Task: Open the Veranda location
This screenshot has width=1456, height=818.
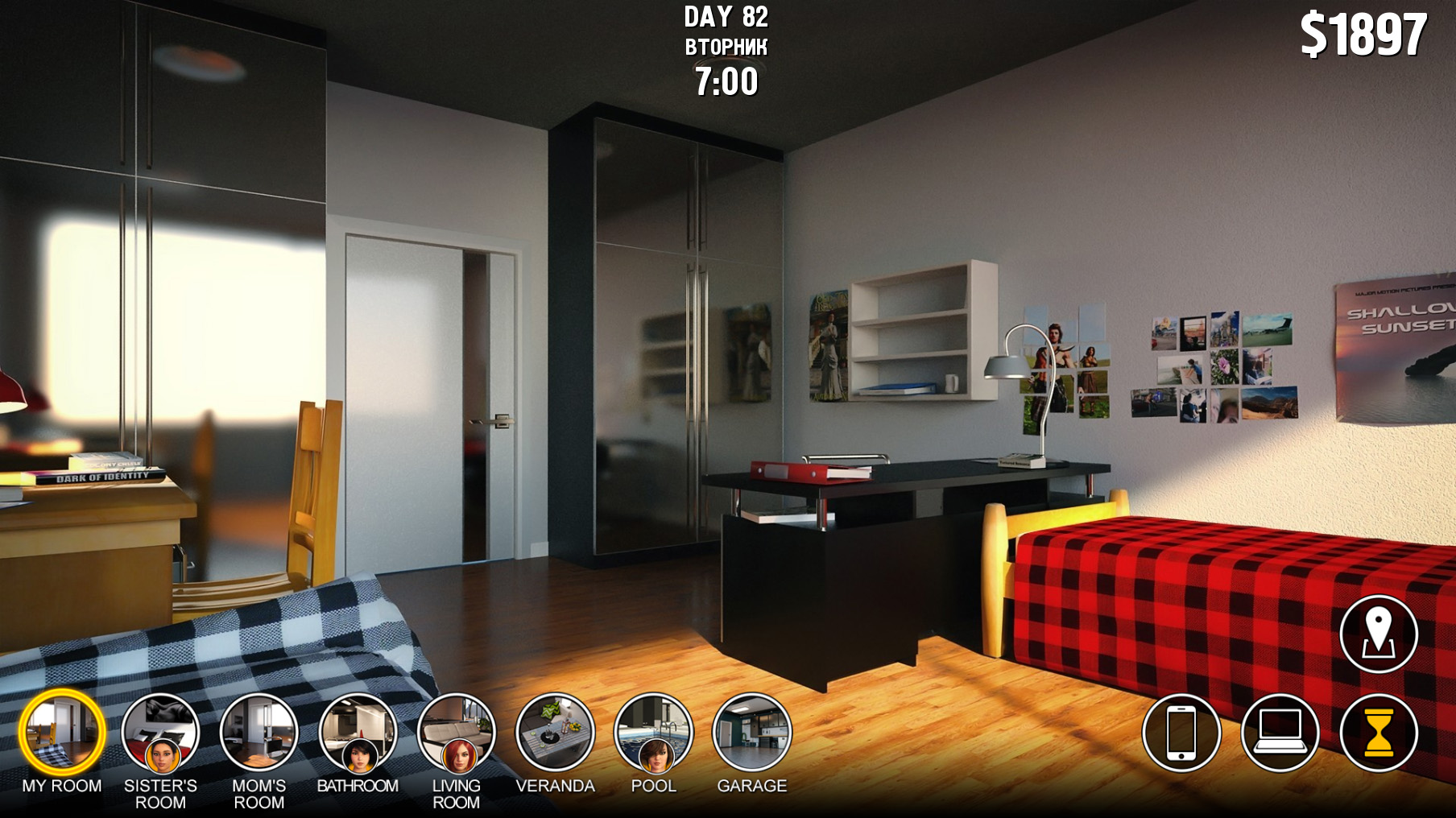Action: click(x=555, y=733)
